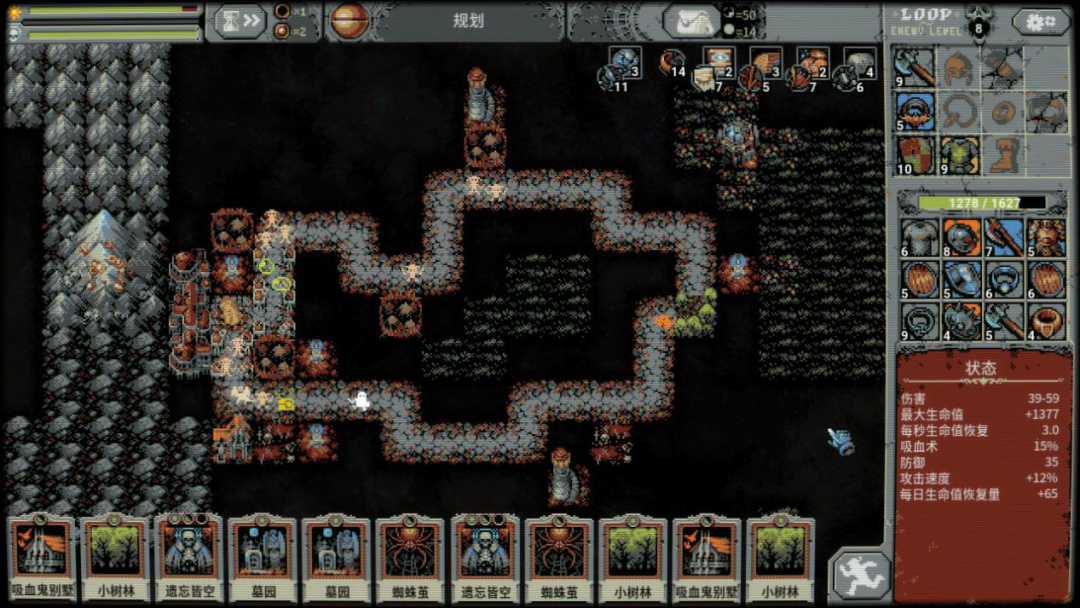Select the level 9 ring in inventory

919,322
